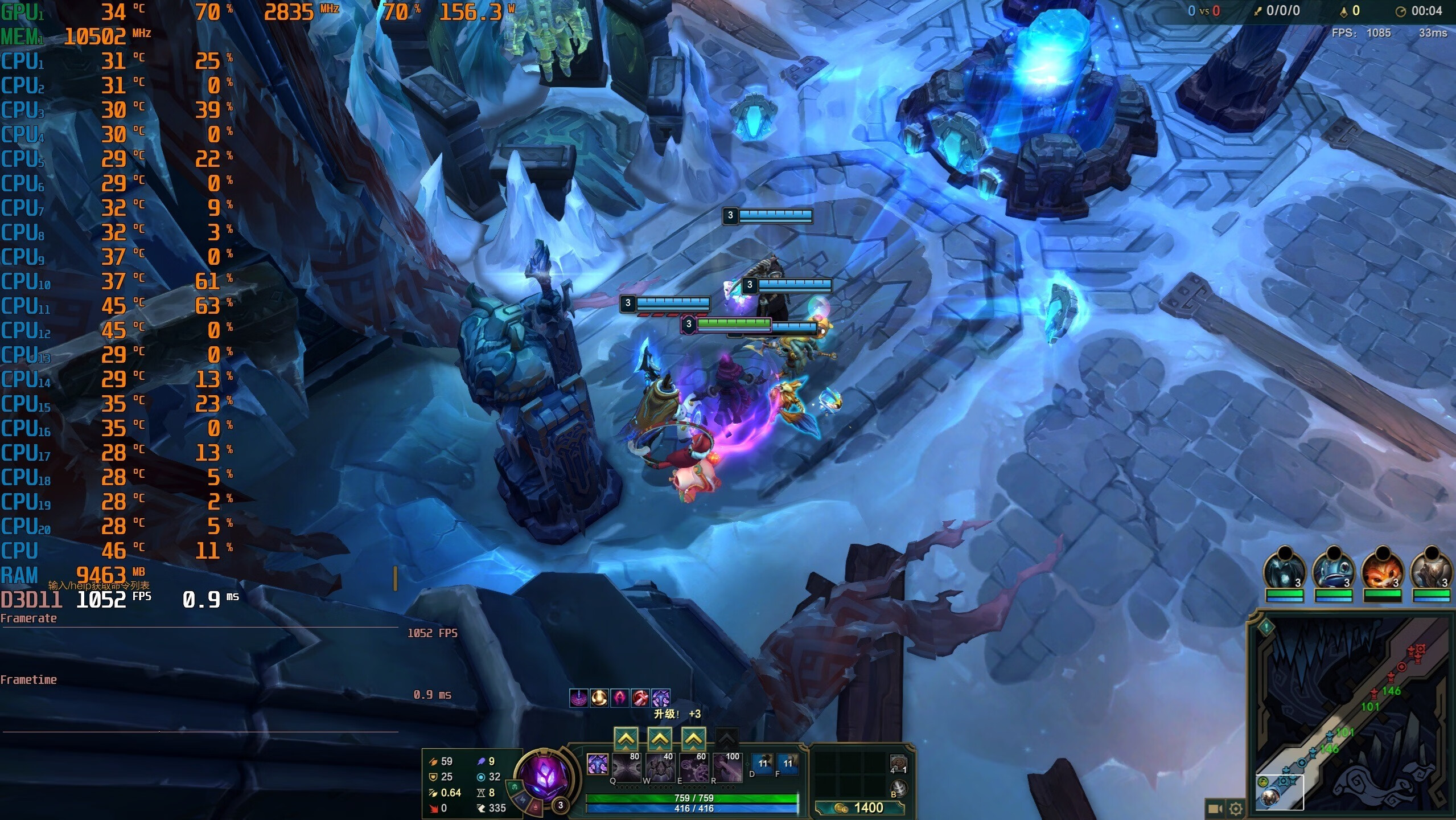
Task: Open the shop via the 1400 gold button
Action: click(x=859, y=807)
